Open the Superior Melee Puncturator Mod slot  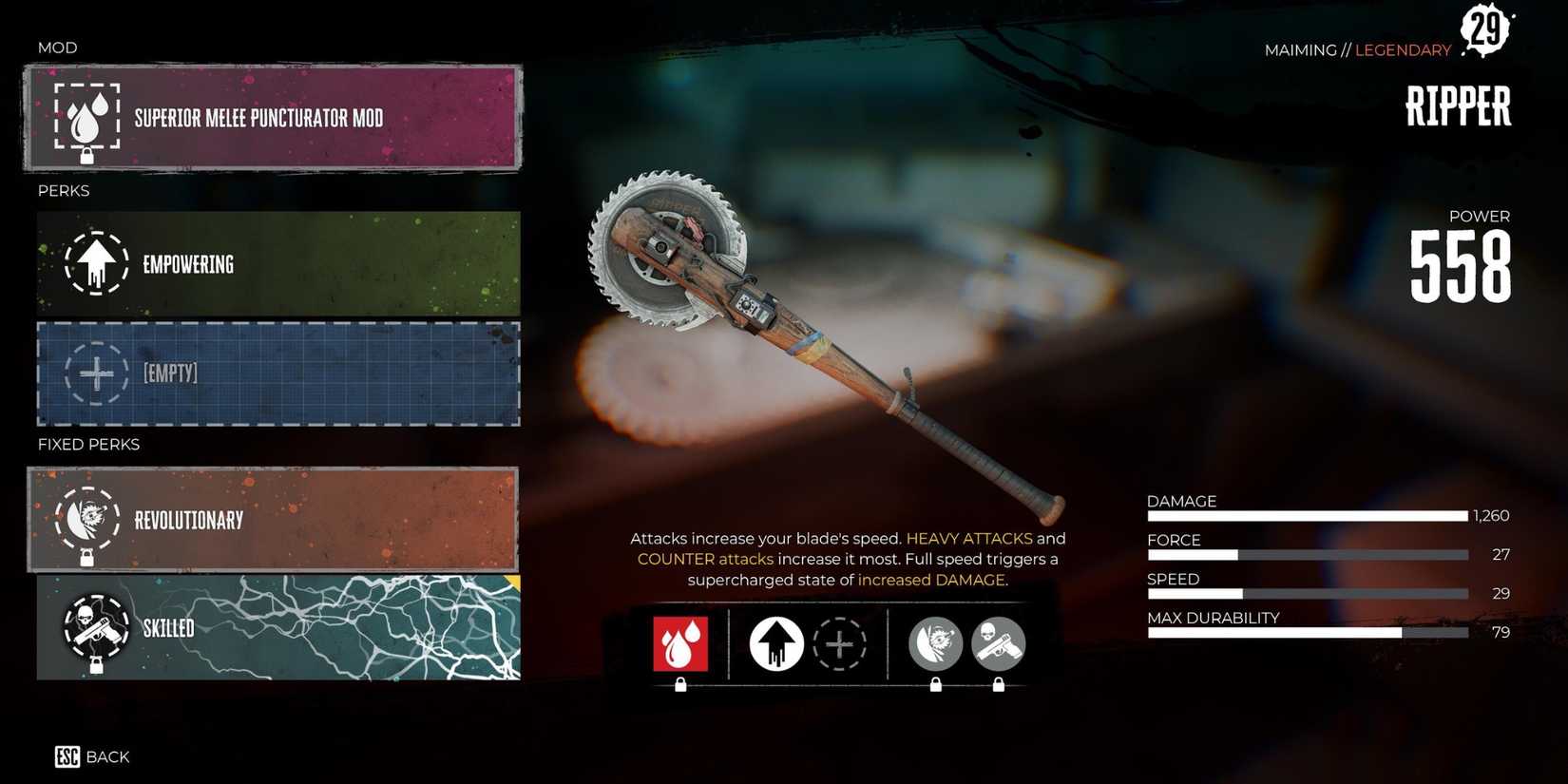point(274,118)
